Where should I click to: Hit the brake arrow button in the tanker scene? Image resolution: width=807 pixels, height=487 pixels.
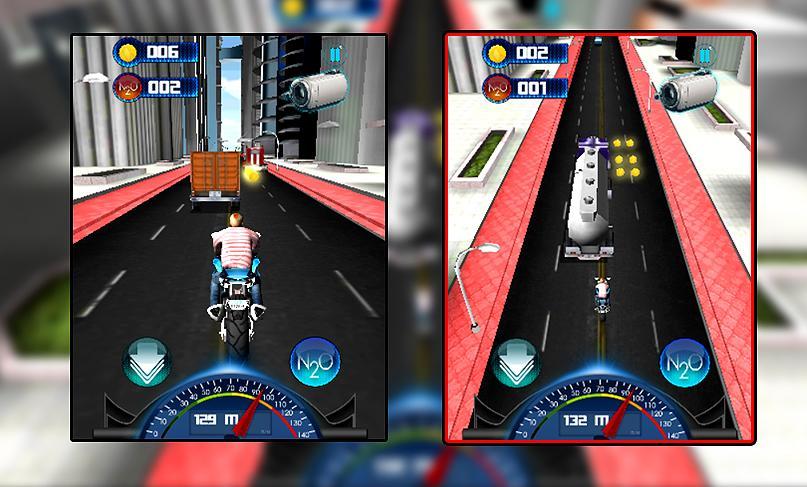(x=517, y=363)
